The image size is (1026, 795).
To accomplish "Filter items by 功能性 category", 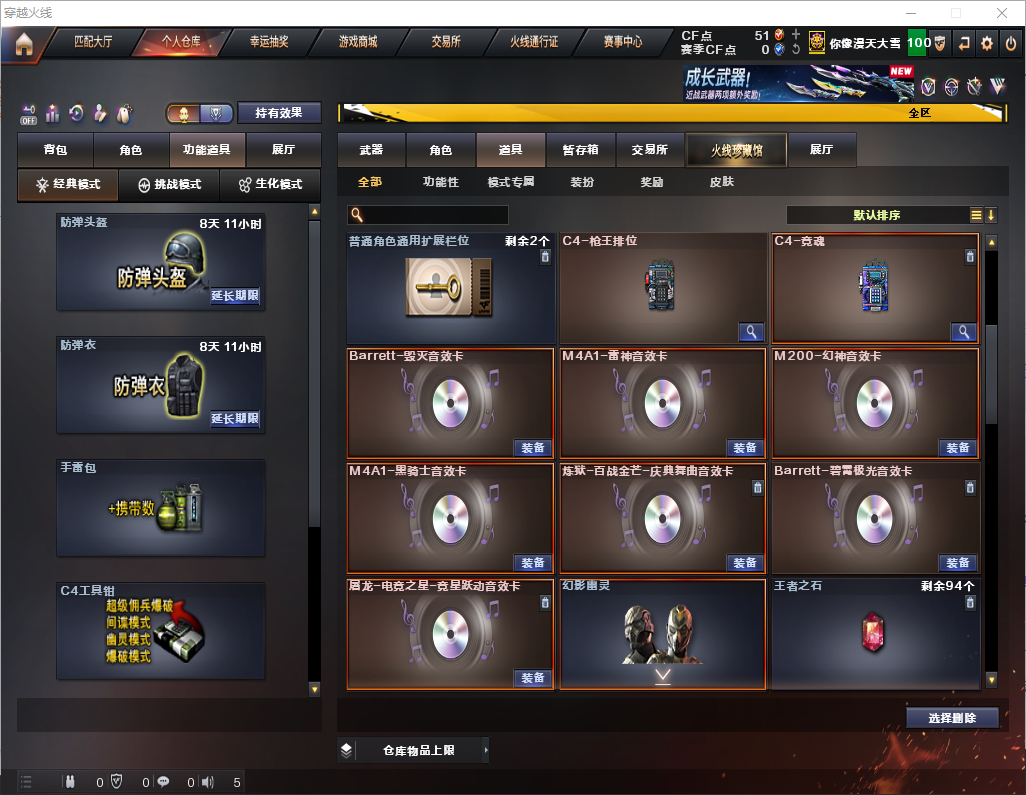I will click(x=440, y=183).
